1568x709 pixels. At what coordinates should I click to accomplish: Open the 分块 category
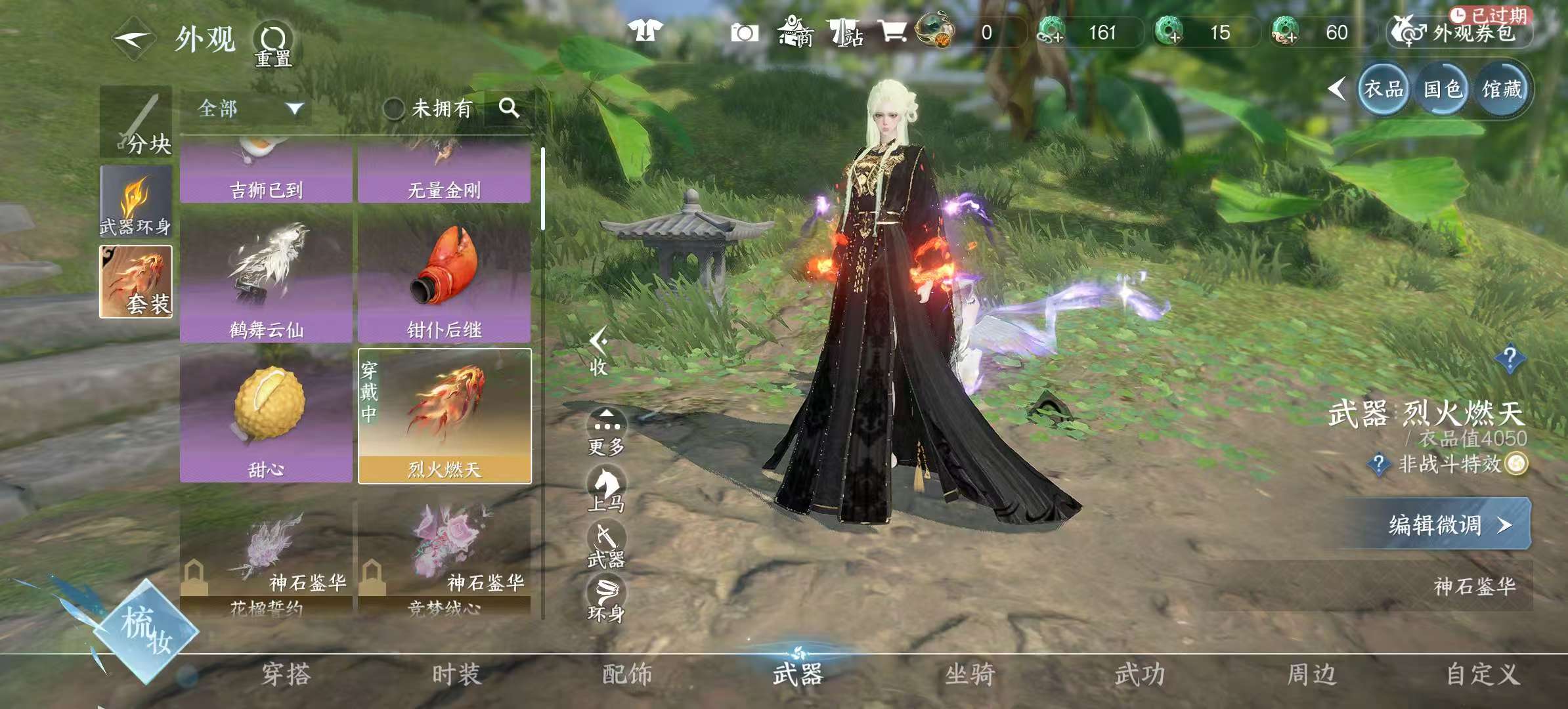[136, 122]
